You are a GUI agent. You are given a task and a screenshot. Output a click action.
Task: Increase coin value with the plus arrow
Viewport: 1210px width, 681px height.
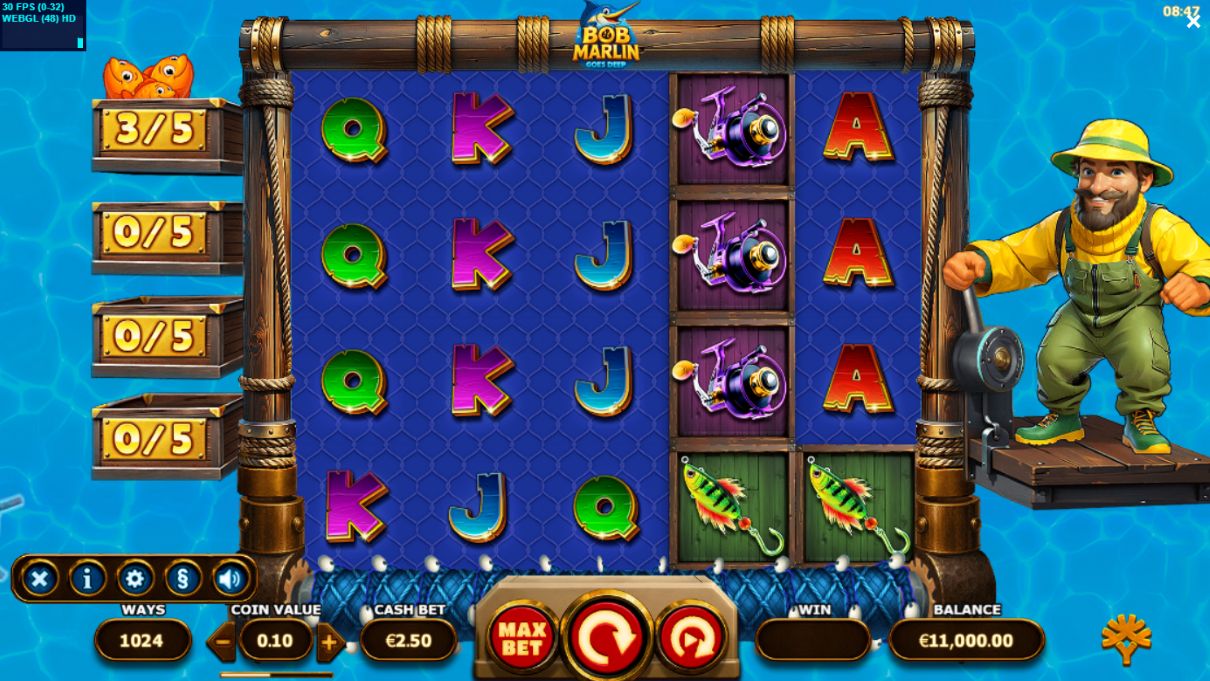pyautogui.click(x=329, y=641)
